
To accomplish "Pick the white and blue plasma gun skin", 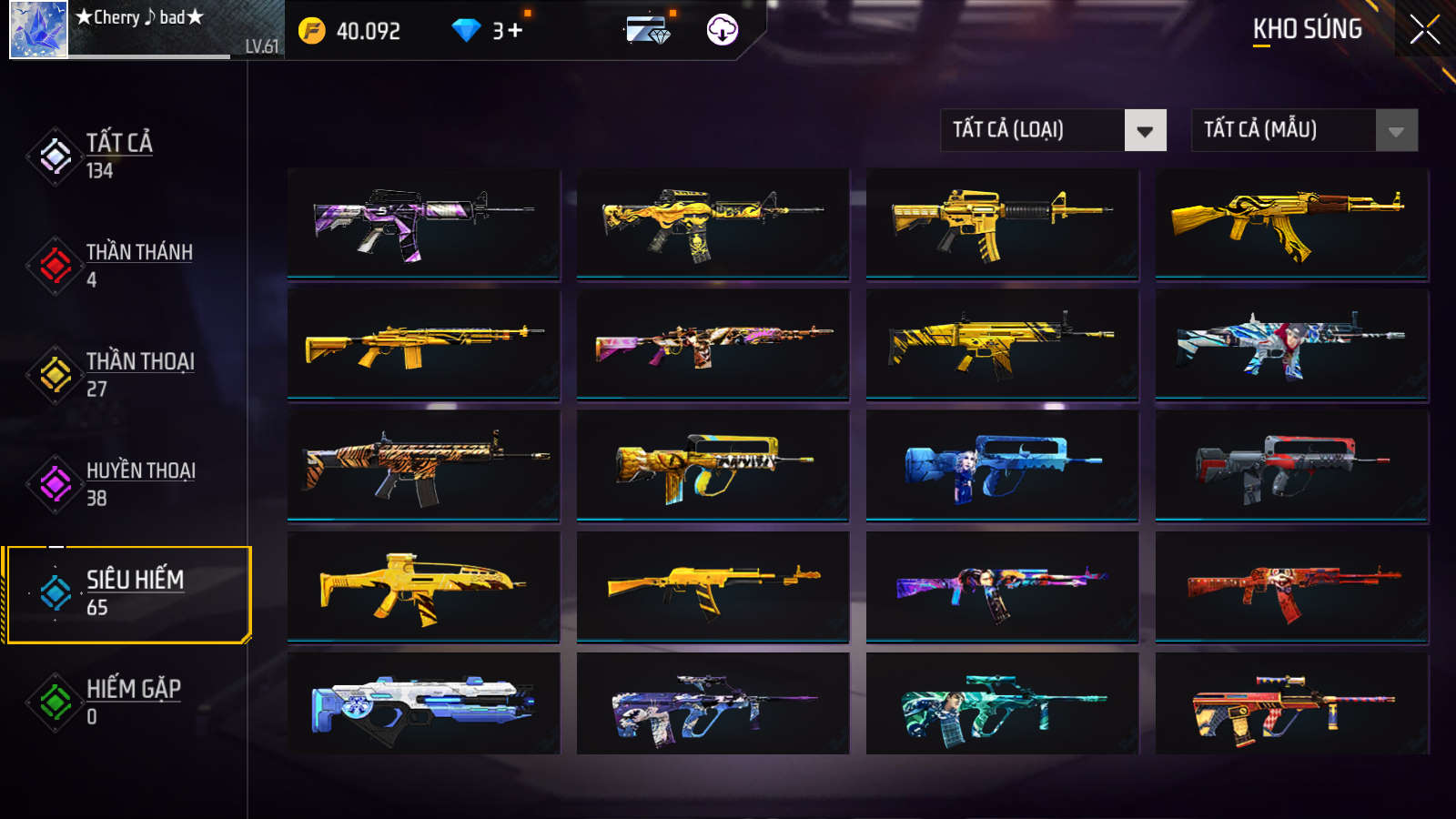I will point(423,703).
